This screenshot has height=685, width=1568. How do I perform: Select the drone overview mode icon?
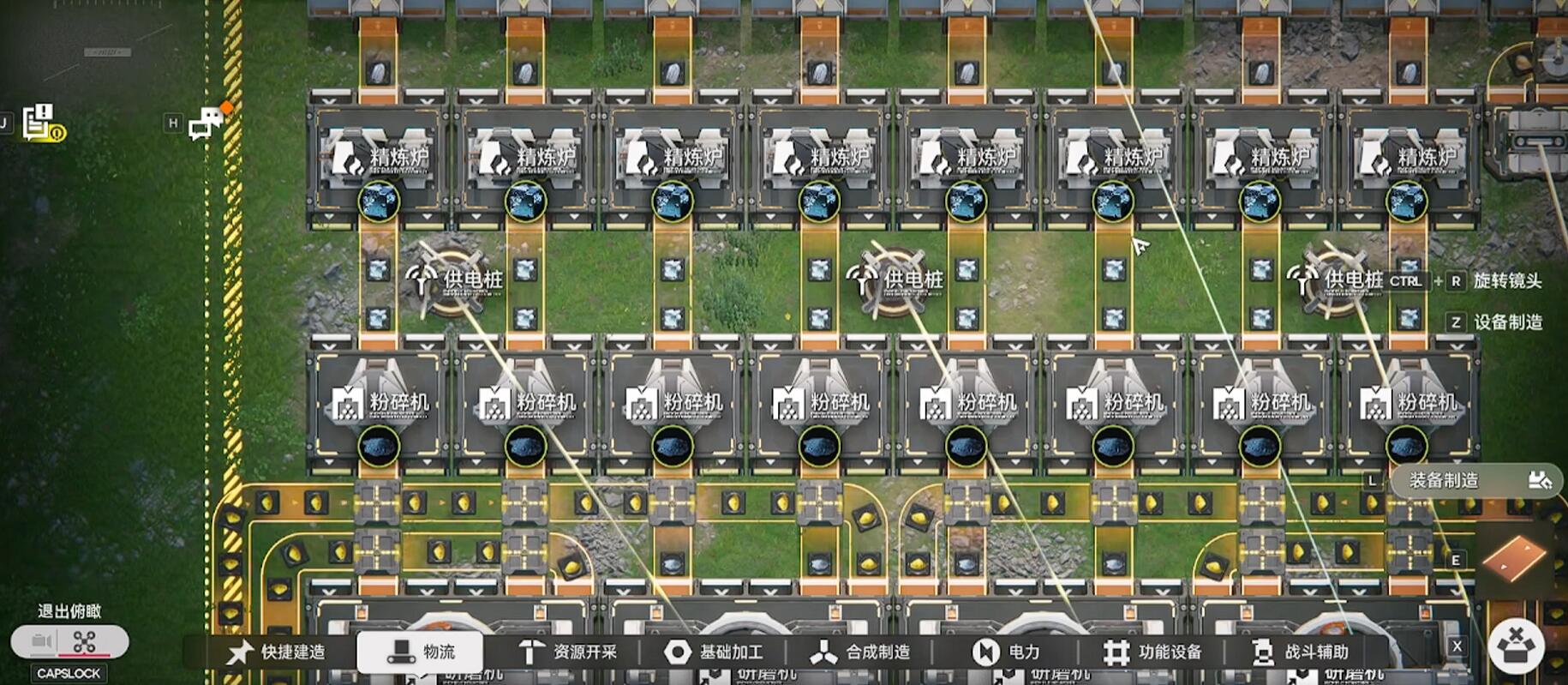click(x=85, y=641)
